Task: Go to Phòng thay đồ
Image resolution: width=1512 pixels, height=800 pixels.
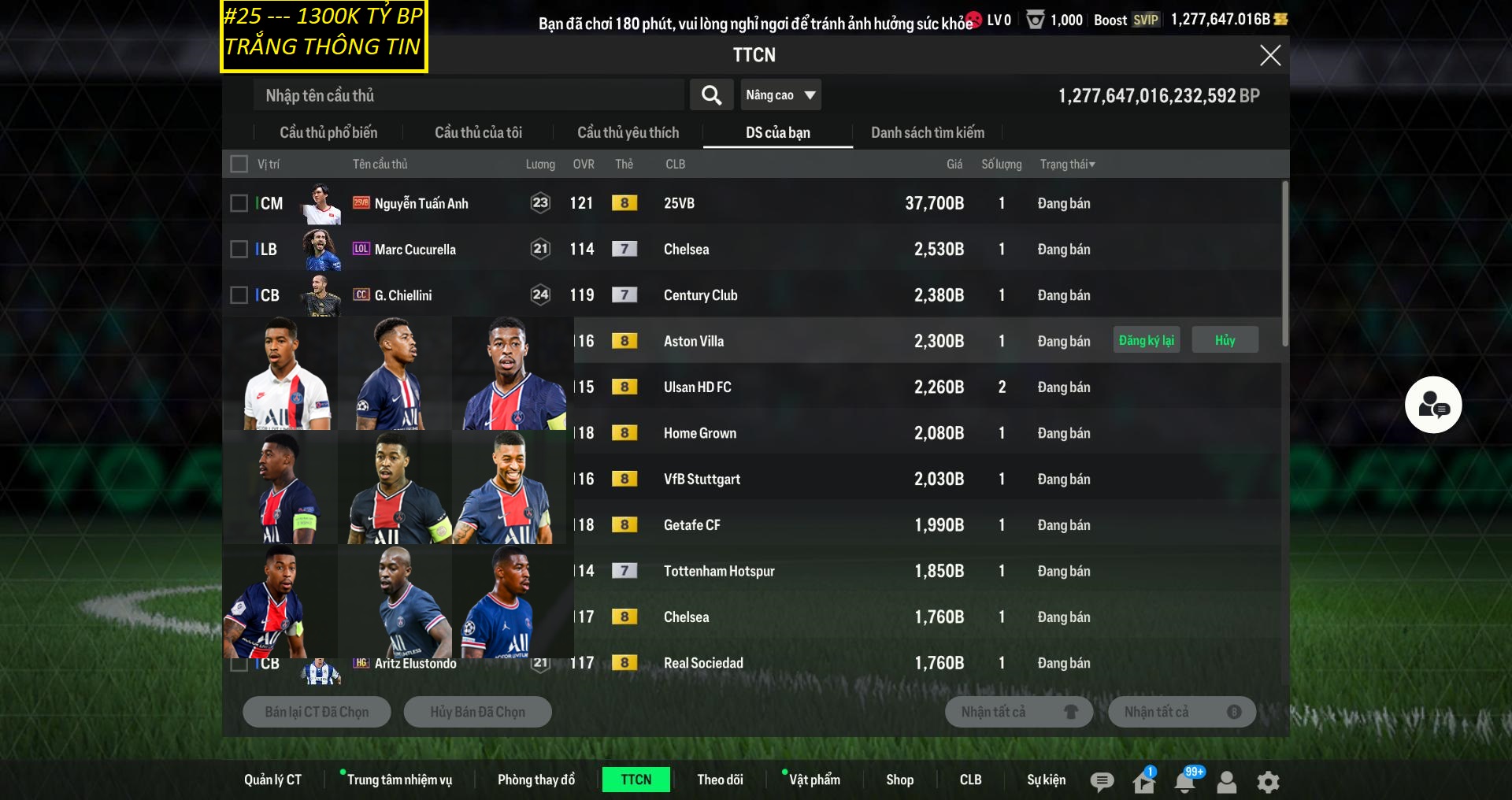Action: pyautogui.click(x=535, y=780)
